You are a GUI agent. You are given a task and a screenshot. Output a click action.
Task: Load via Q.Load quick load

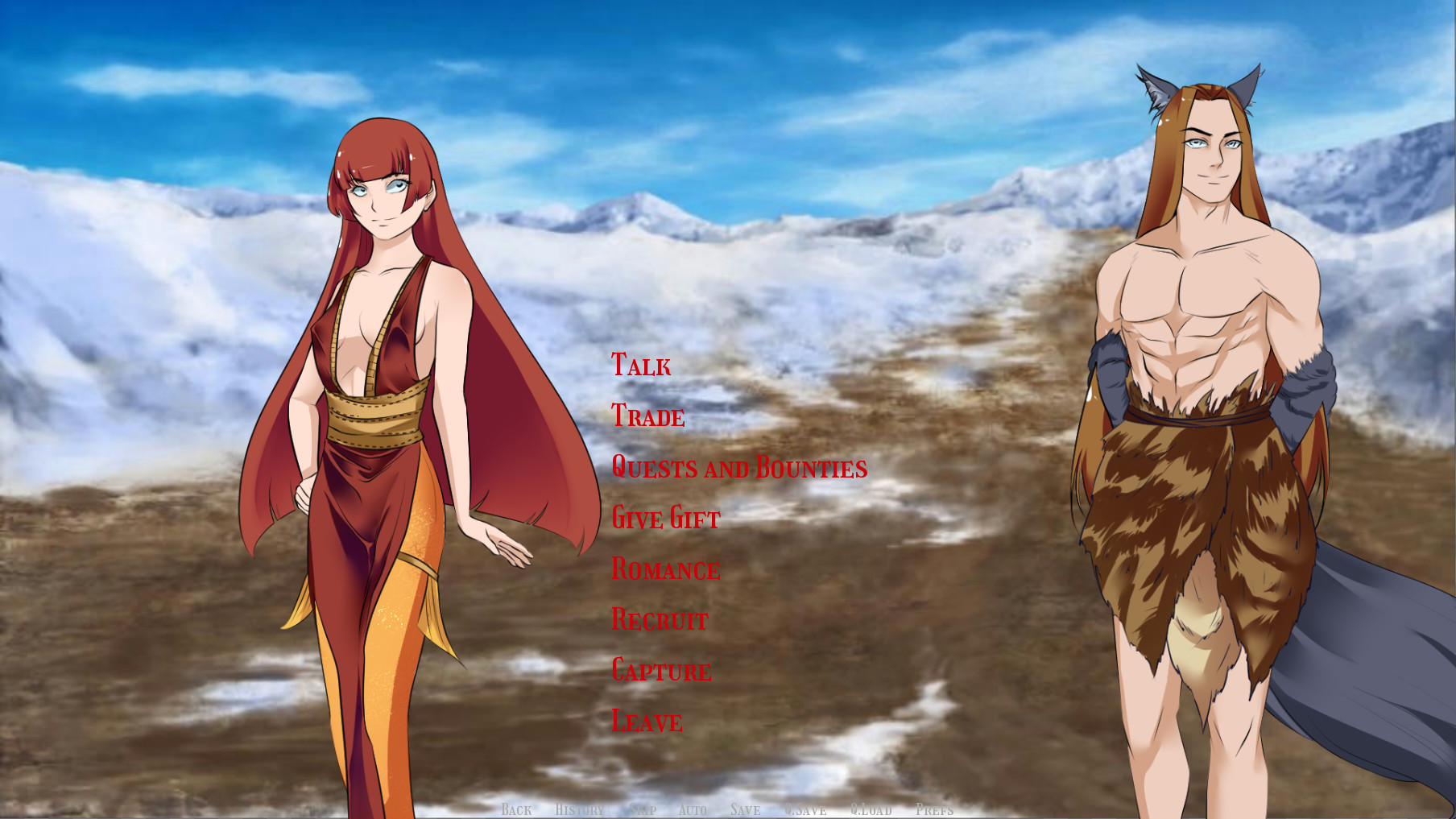[870, 810]
